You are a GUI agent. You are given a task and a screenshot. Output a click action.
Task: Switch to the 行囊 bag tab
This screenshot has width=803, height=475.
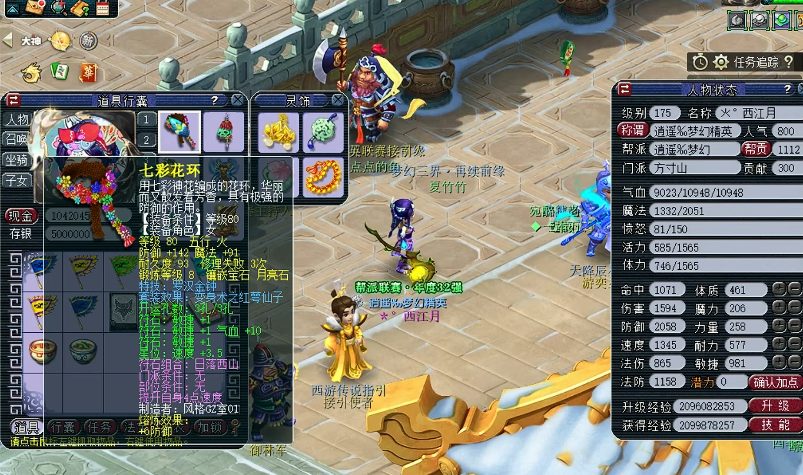coord(64,427)
